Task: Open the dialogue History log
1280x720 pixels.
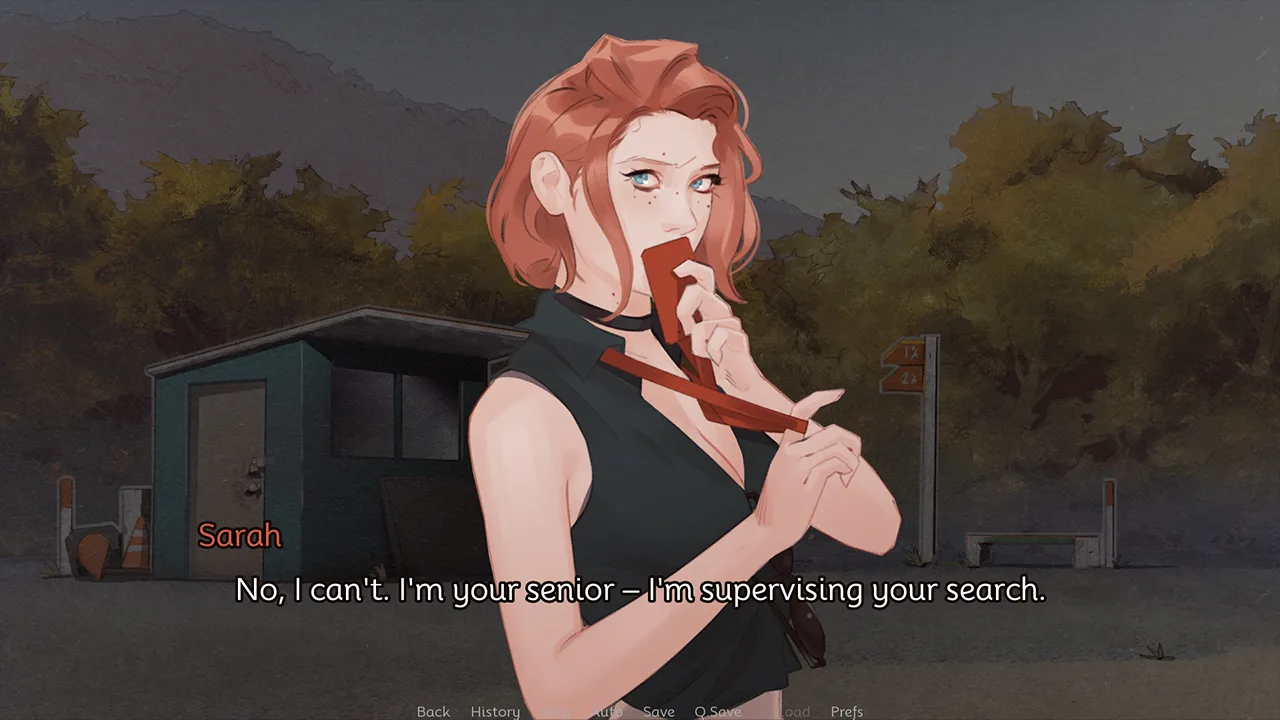Action: pos(495,711)
